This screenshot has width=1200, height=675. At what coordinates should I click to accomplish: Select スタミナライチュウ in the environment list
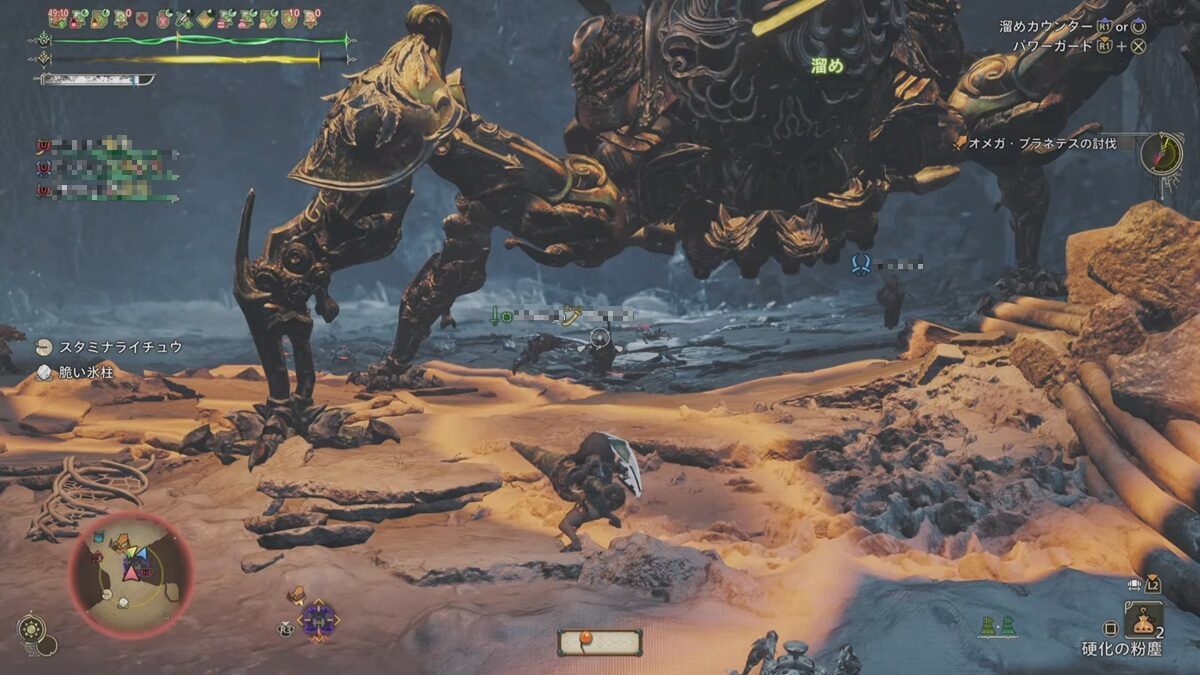click(x=120, y=347)
